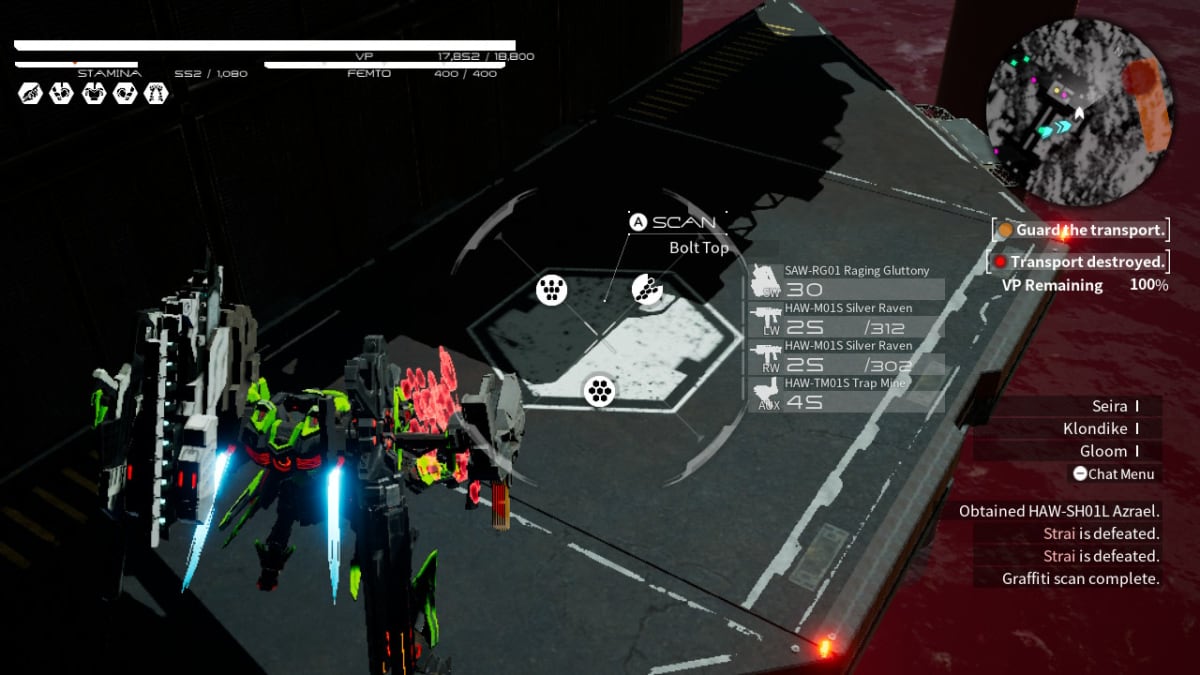Click the torso armor status hexagon icon

pos(94,93)
